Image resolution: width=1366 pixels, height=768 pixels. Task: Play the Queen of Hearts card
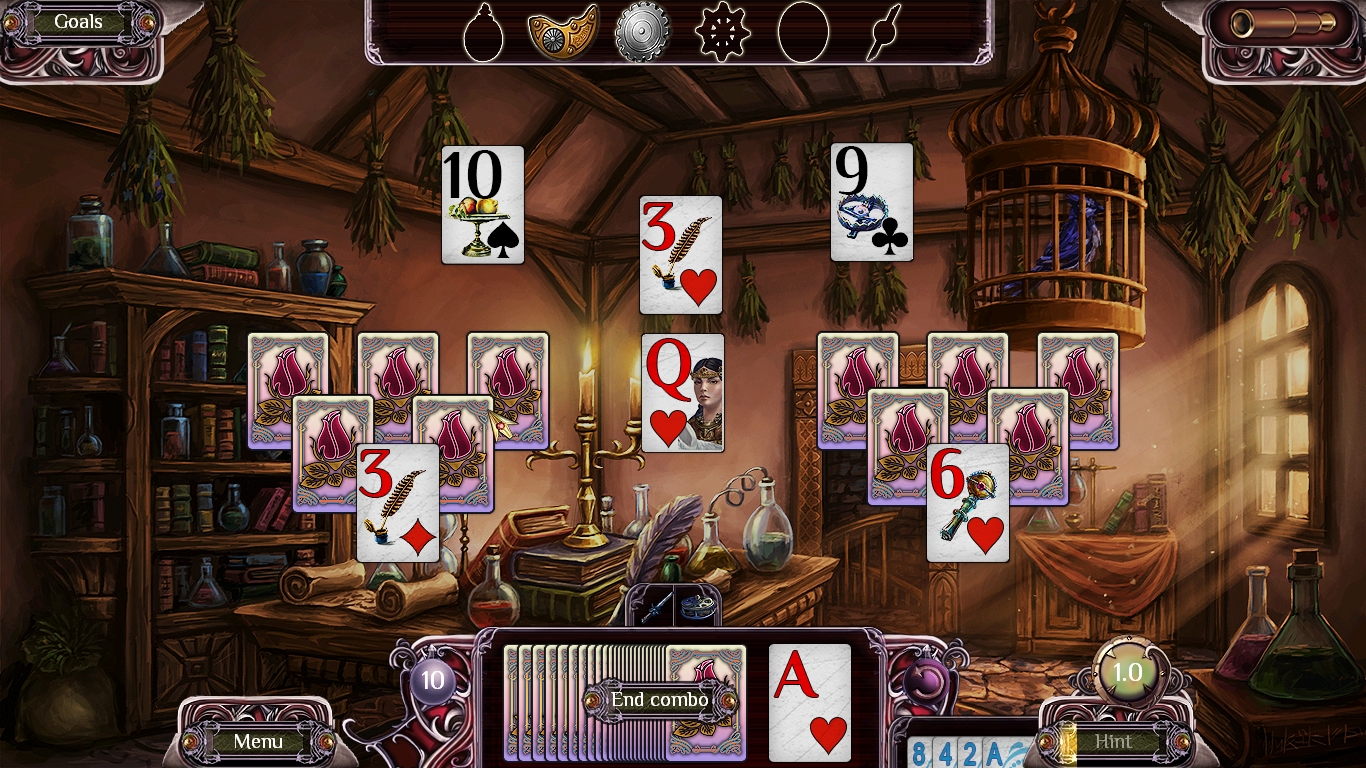[x=680, y=390]
